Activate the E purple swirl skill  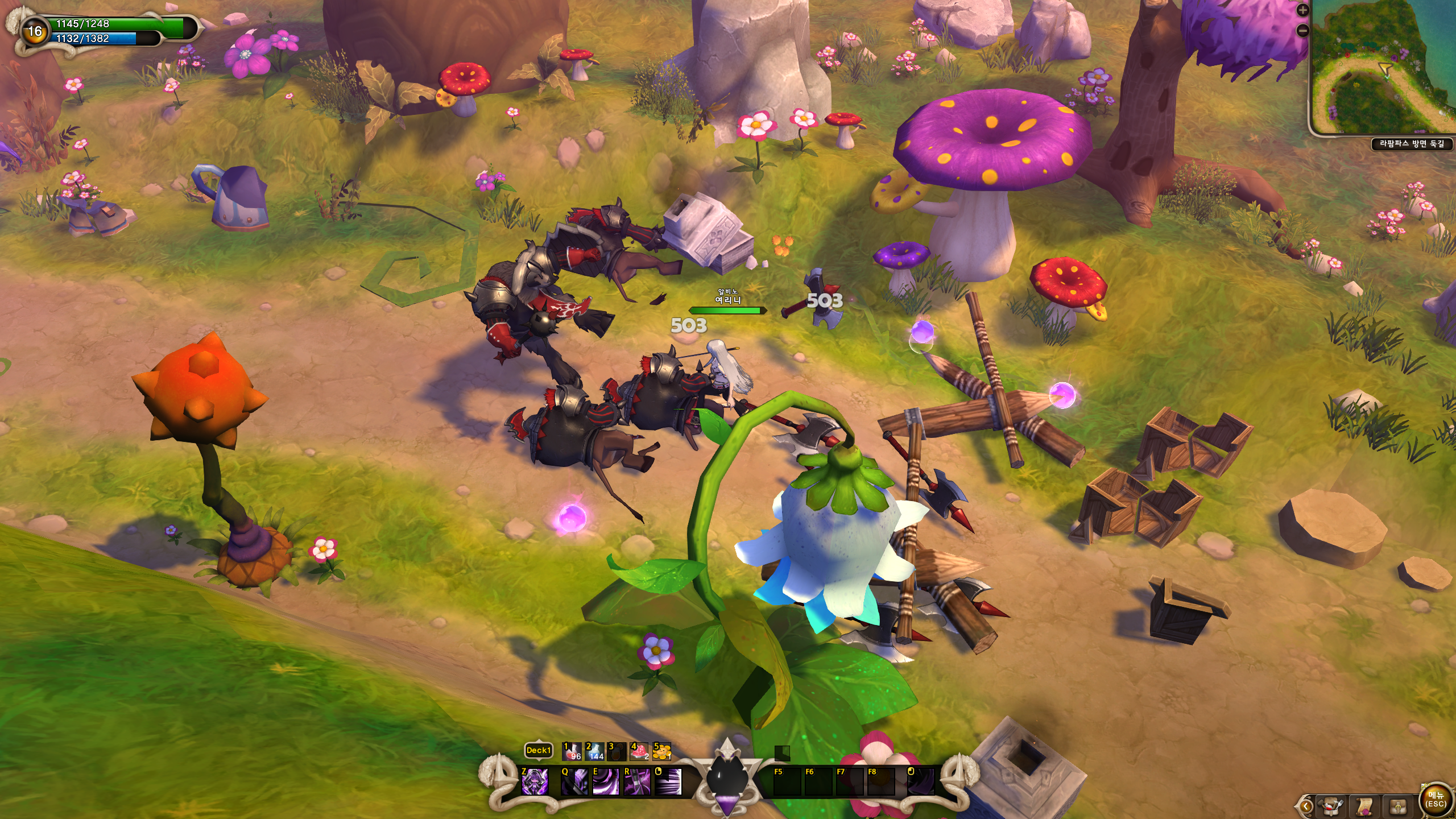tap(606, 781)
